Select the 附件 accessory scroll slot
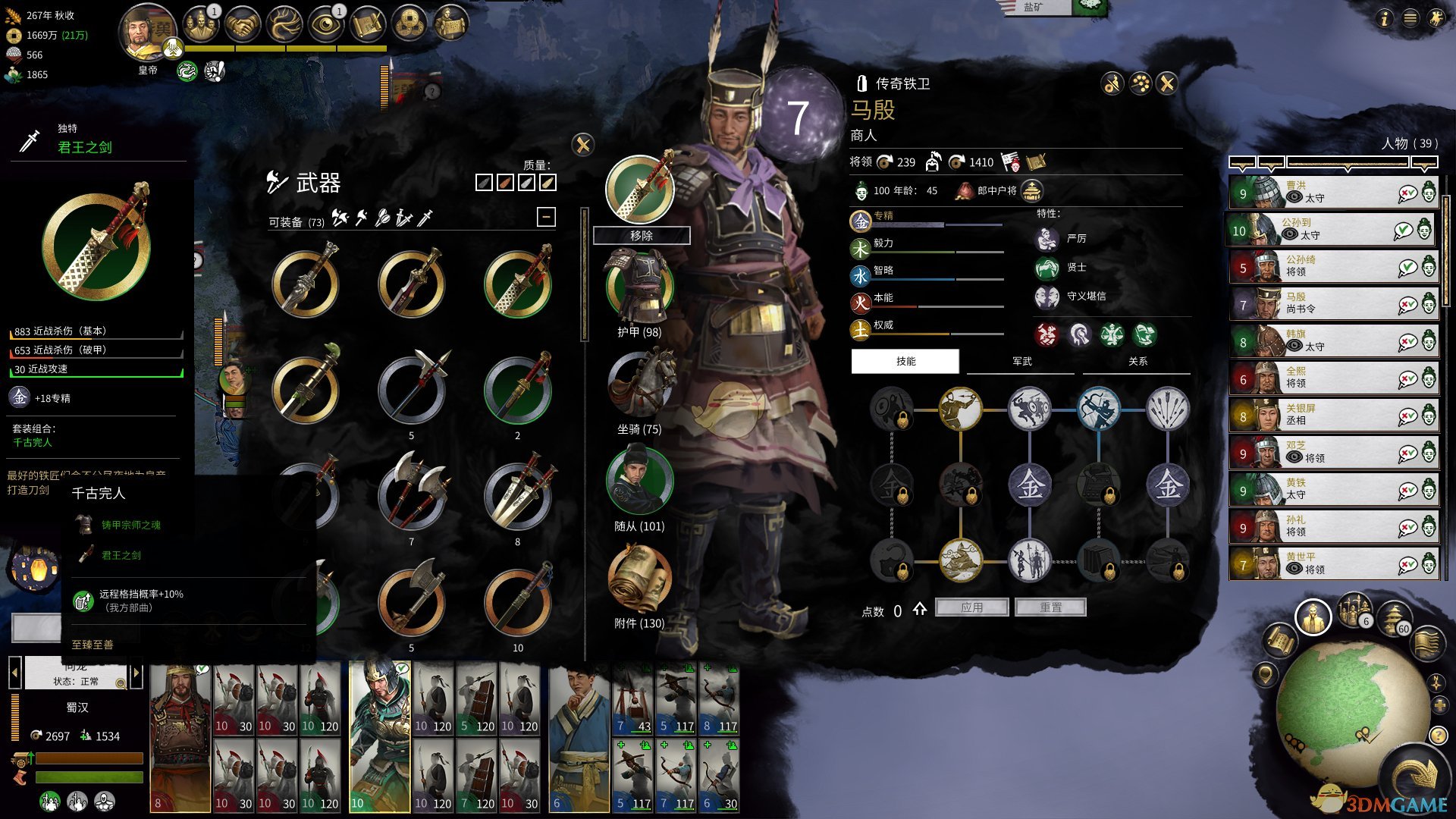 point(639,580)
